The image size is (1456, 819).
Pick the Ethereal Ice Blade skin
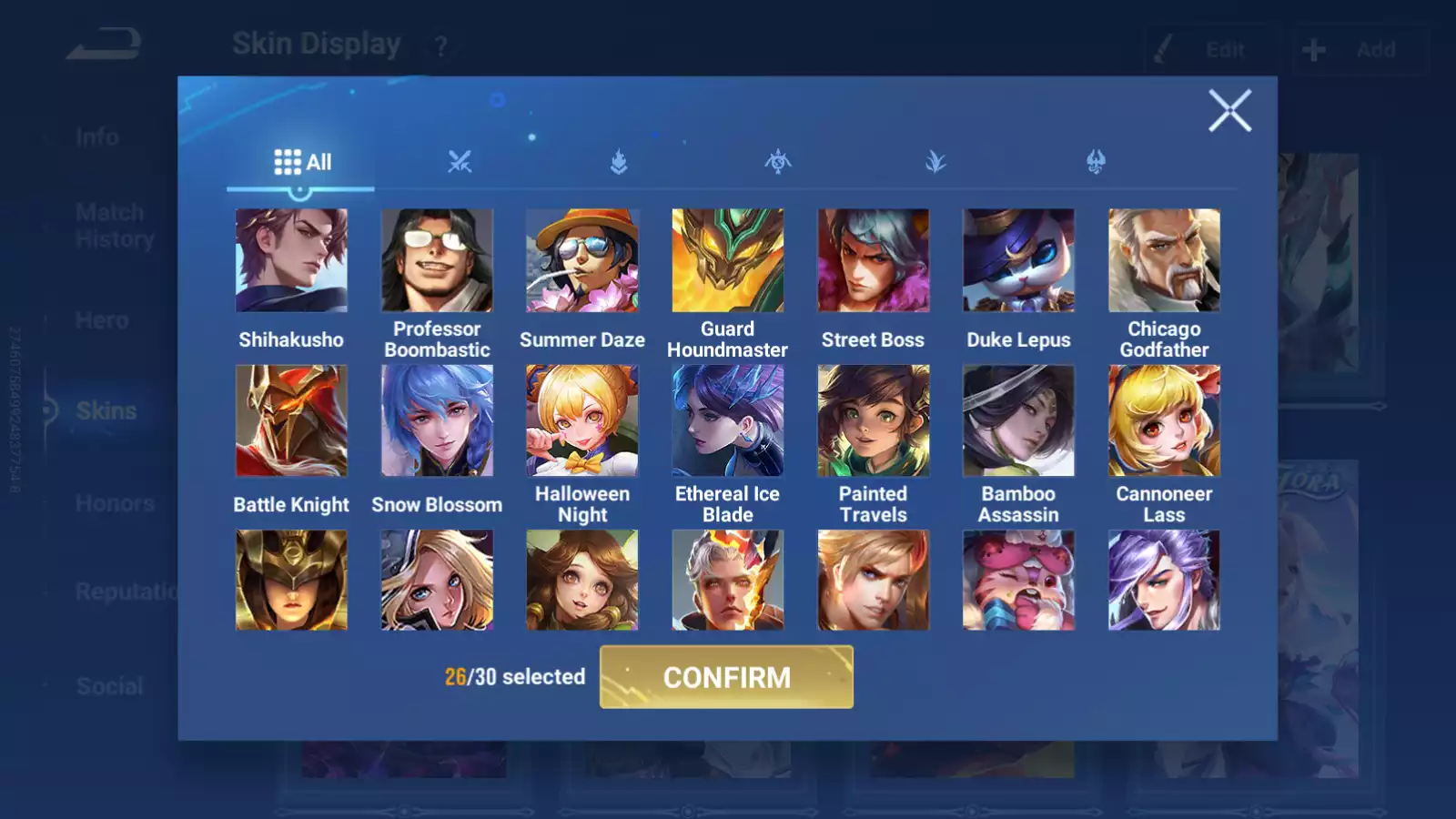(728, 420)
